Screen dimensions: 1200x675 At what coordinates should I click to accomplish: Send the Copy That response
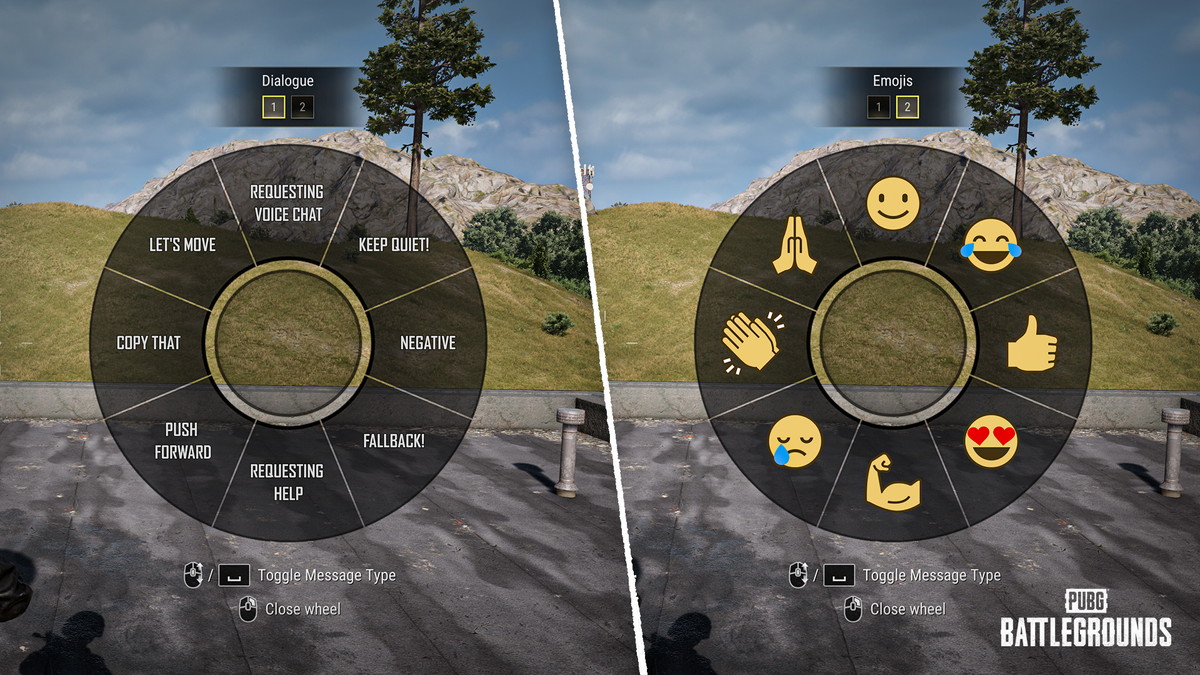[x=148, y=342]
